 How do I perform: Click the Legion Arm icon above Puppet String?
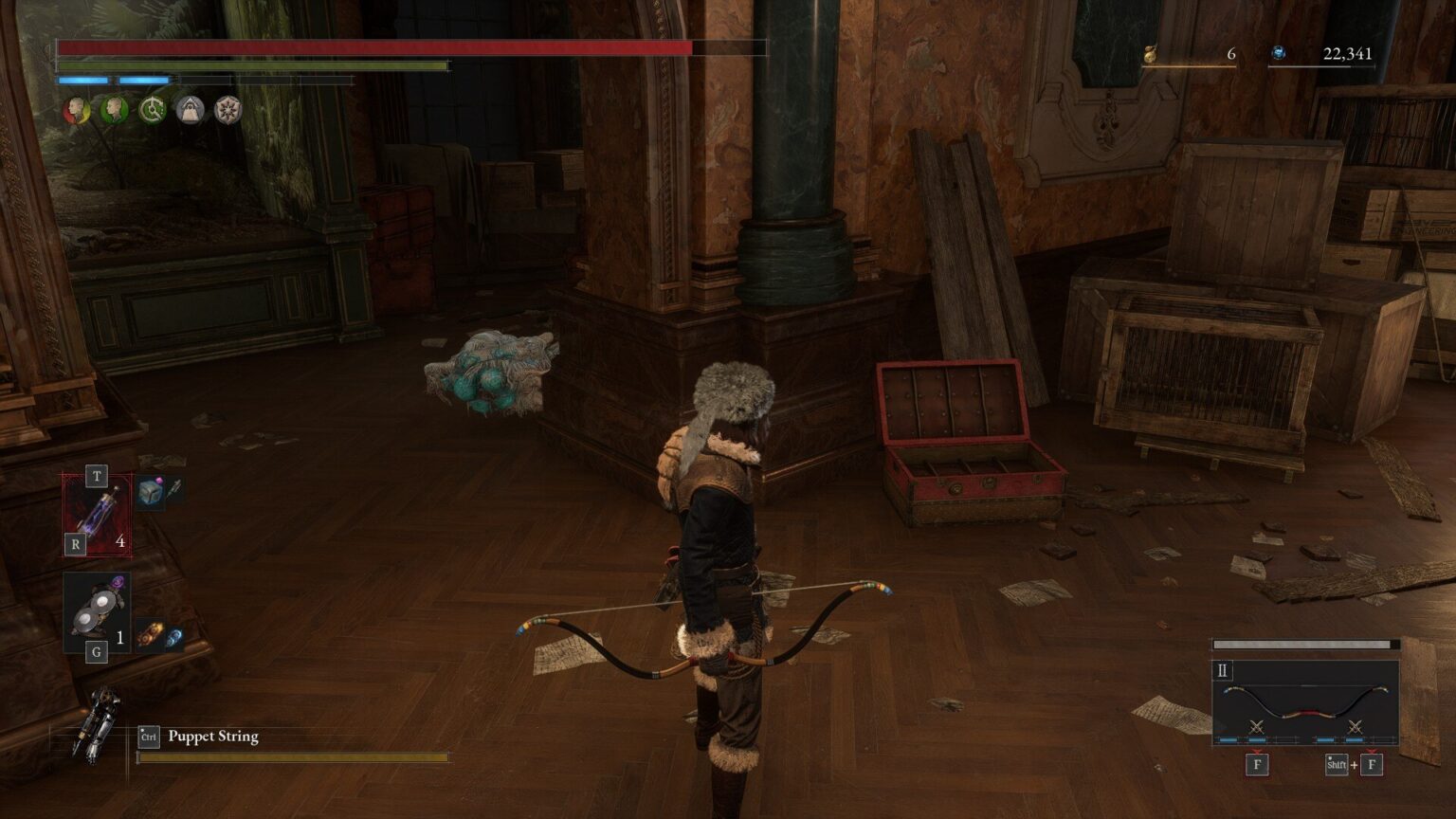[x=95, y=720]
